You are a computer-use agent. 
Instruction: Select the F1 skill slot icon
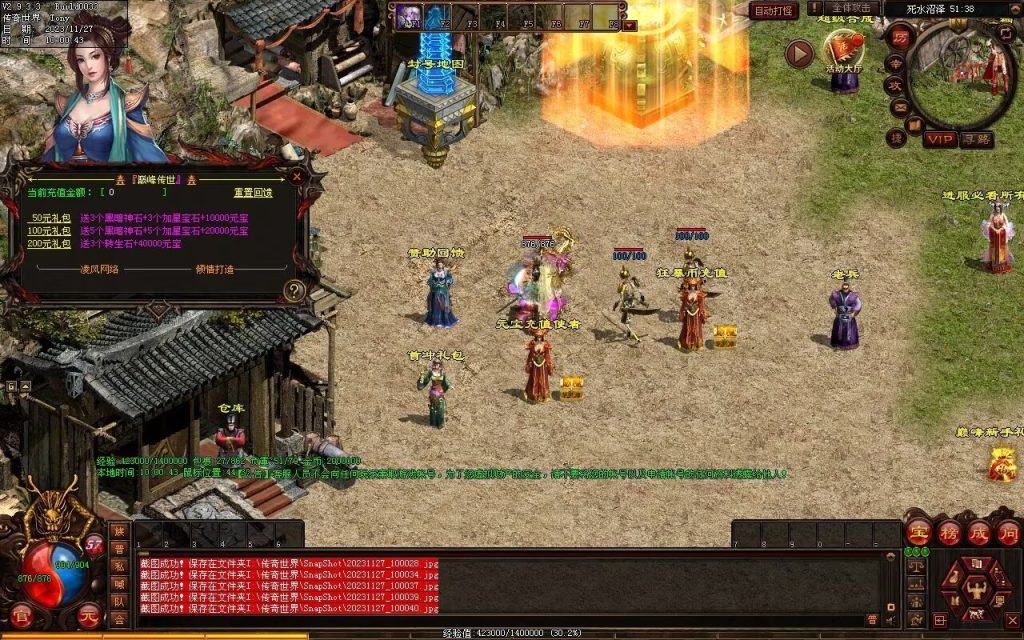[x=409, y=16]
